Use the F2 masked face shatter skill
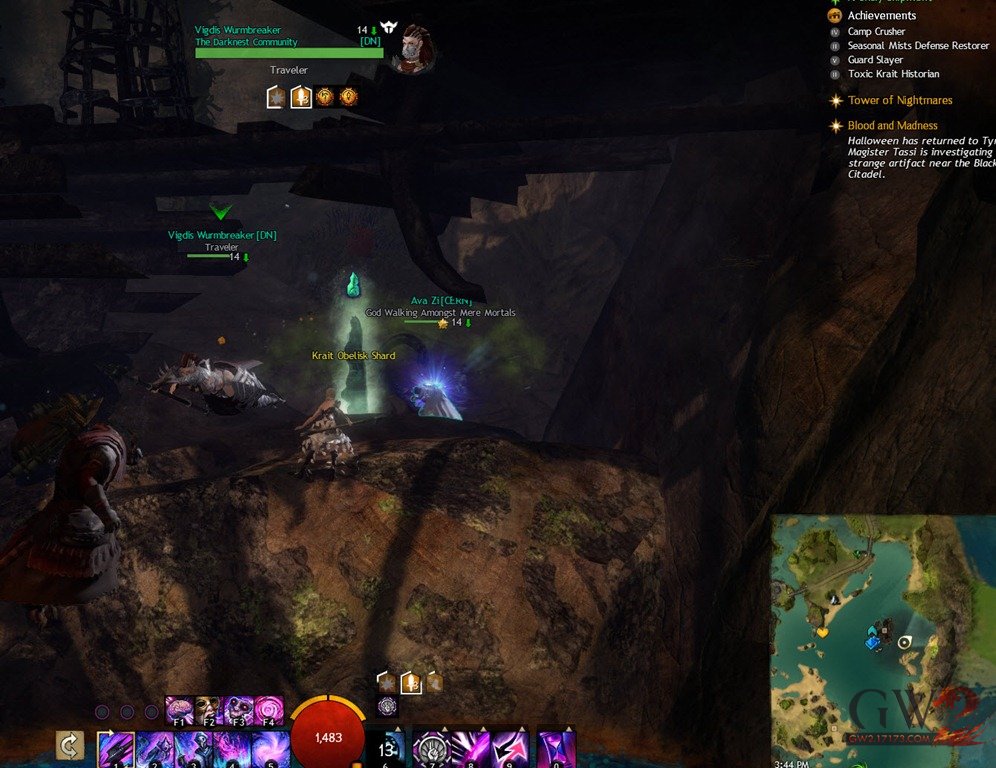The height and width of the screenshot is (768, 996). (208, 711)
